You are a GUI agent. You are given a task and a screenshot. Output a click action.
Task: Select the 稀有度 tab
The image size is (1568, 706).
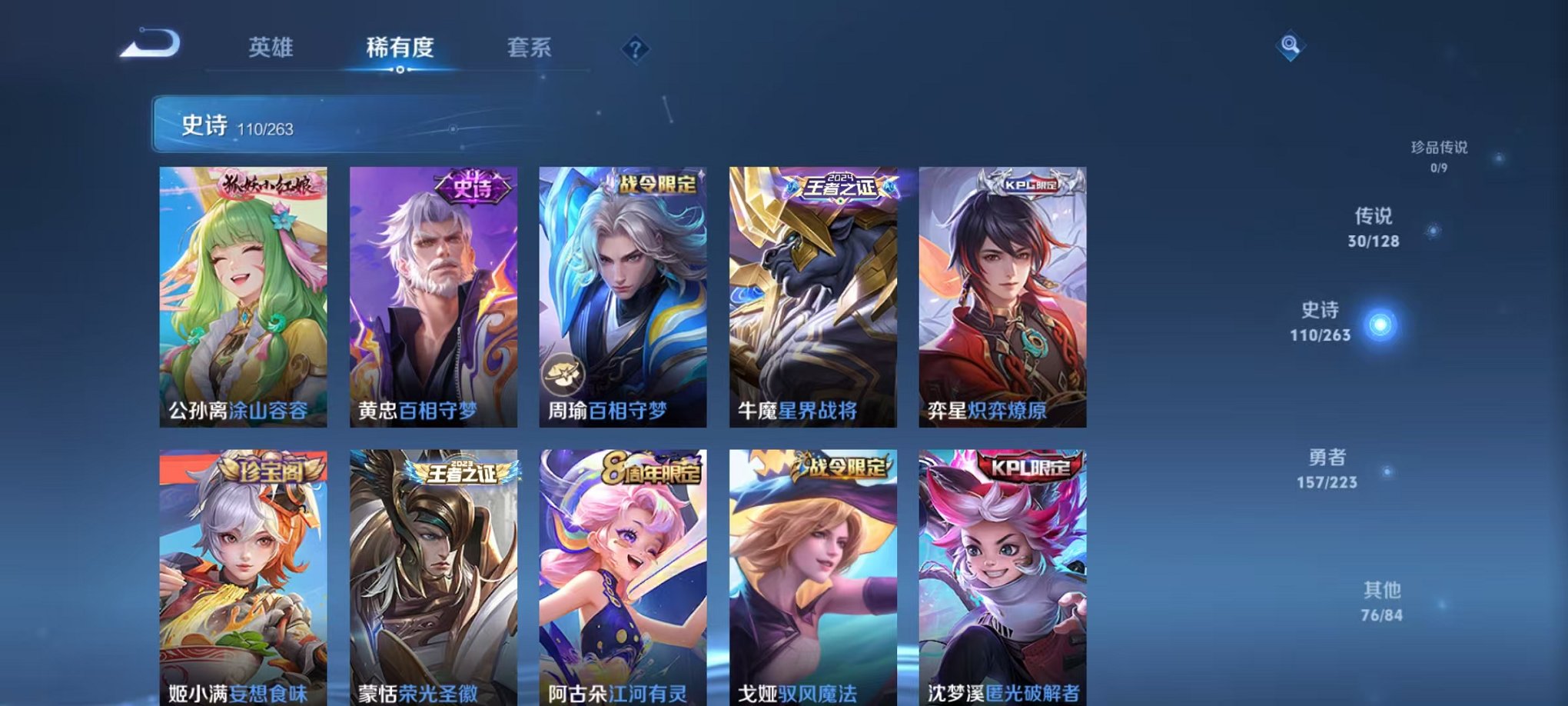(x=399, y=48)
